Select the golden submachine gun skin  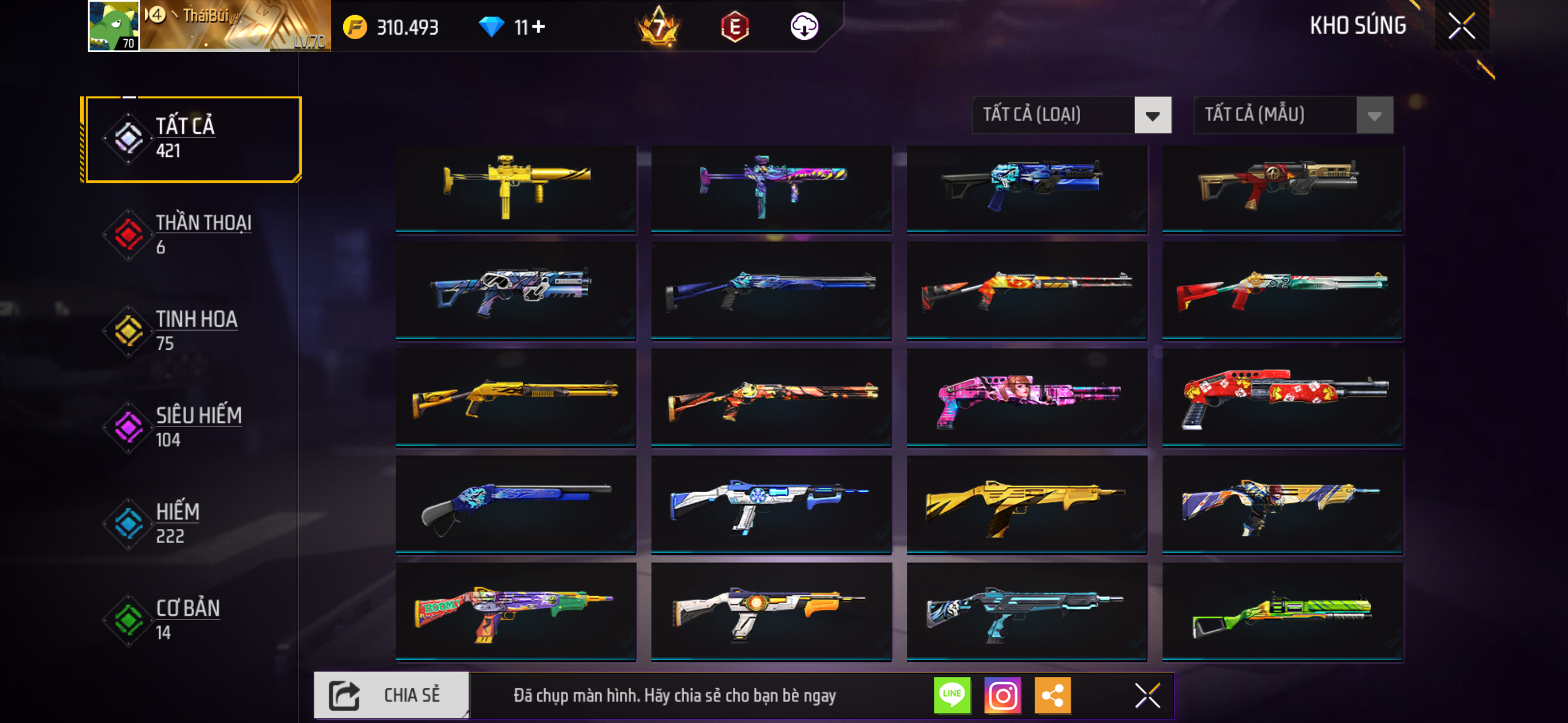pos(515,187)
